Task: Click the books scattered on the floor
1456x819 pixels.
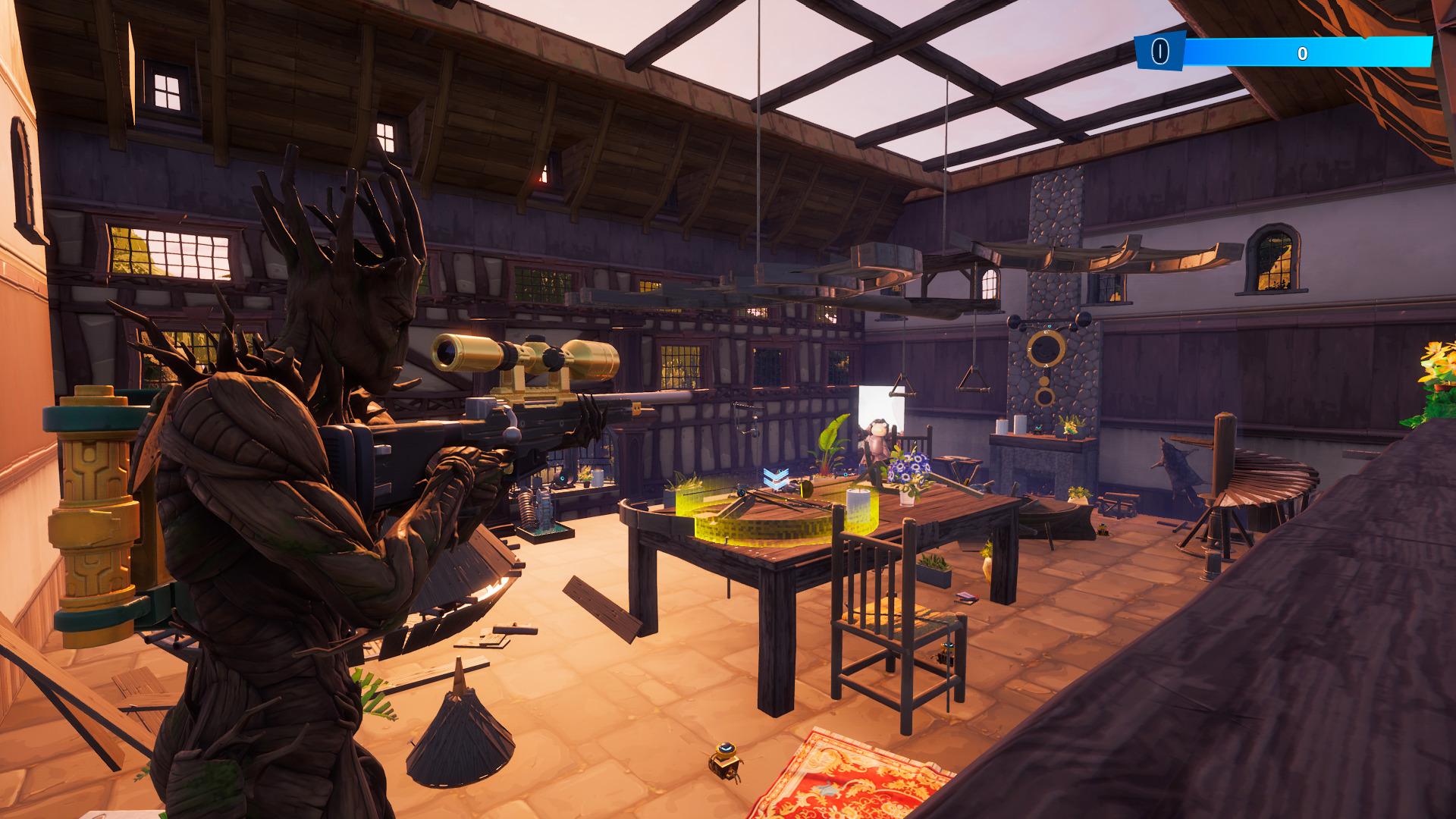Action: (x=966, y=600)
